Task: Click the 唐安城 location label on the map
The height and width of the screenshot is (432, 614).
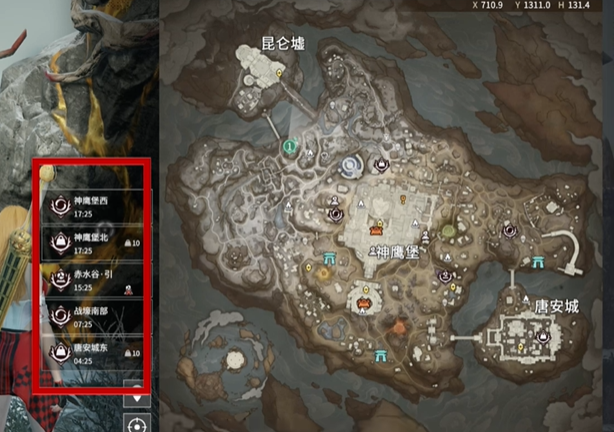Action: [x=556, y=305]
